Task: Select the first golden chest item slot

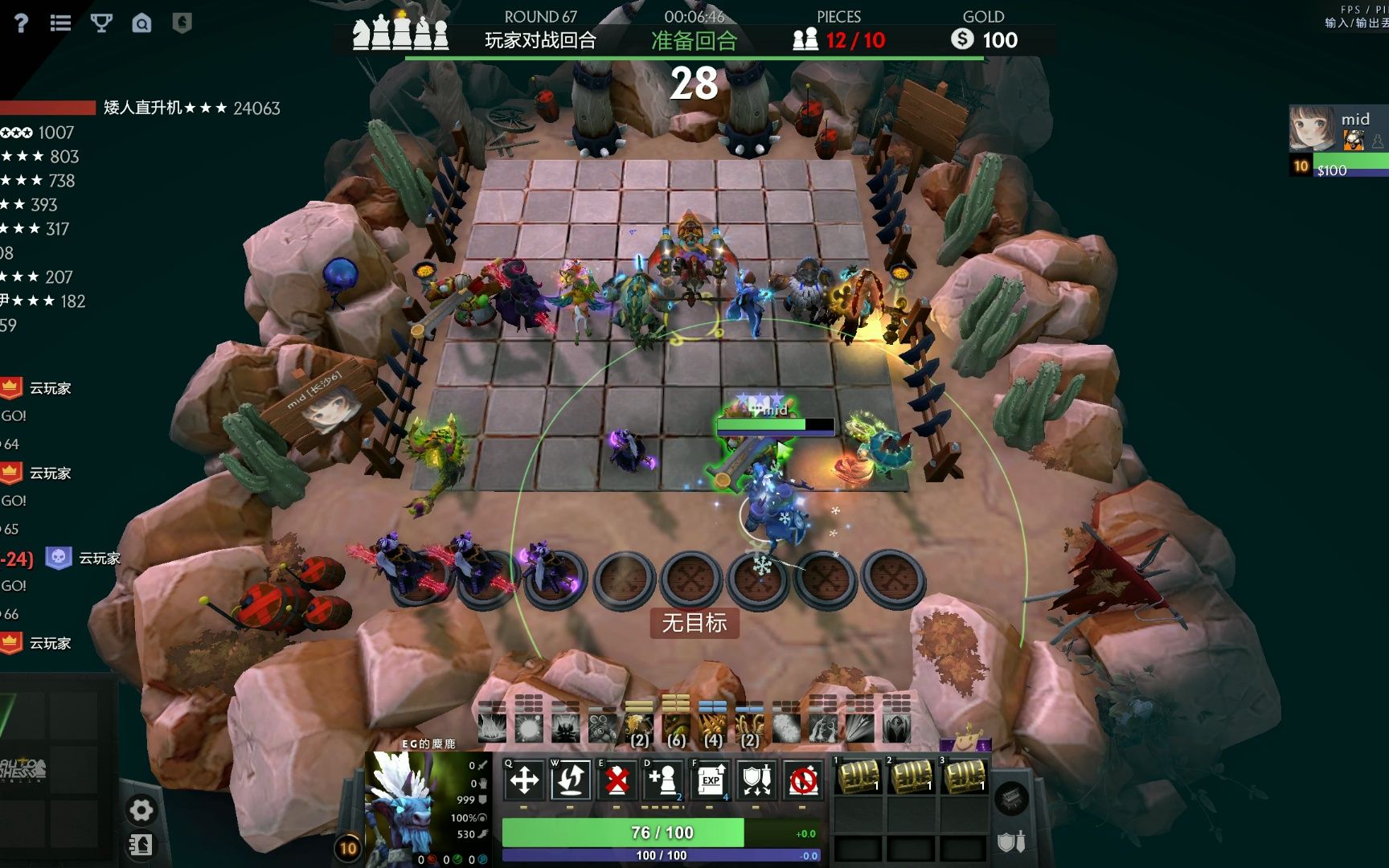Action: (x=858, y=776)
